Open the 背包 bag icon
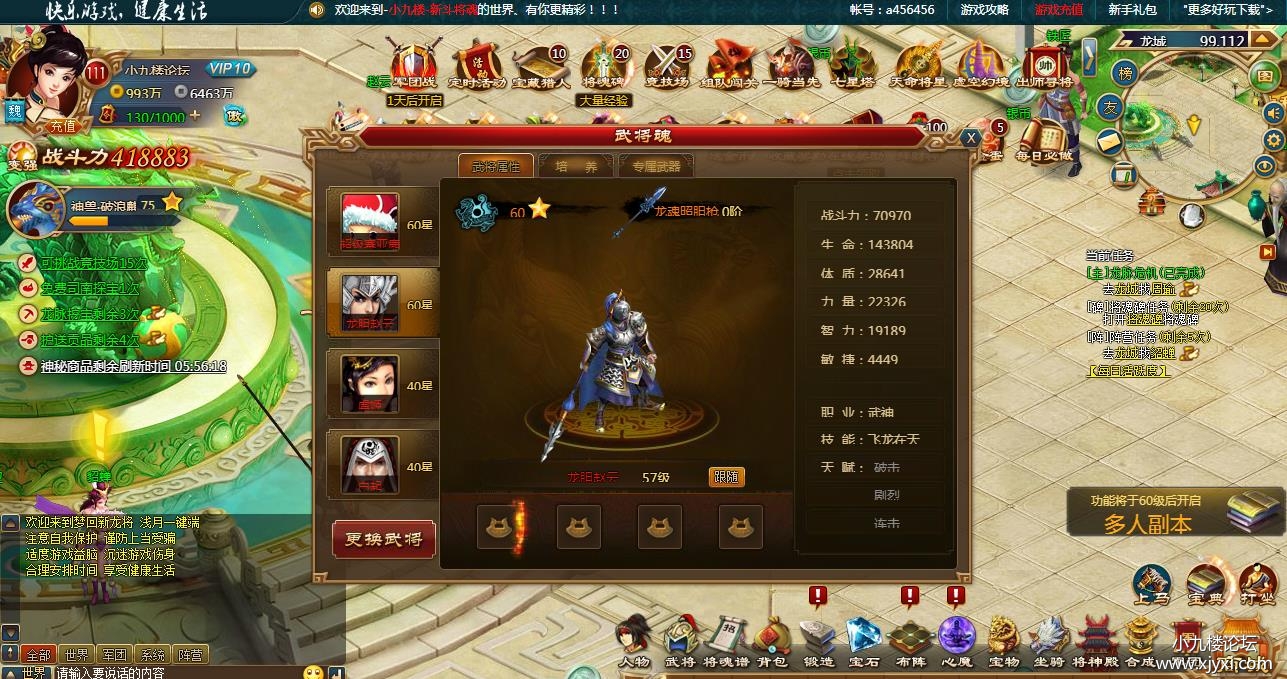Image resolution: width=1287 pixels, height=679 pixels. 771,641
